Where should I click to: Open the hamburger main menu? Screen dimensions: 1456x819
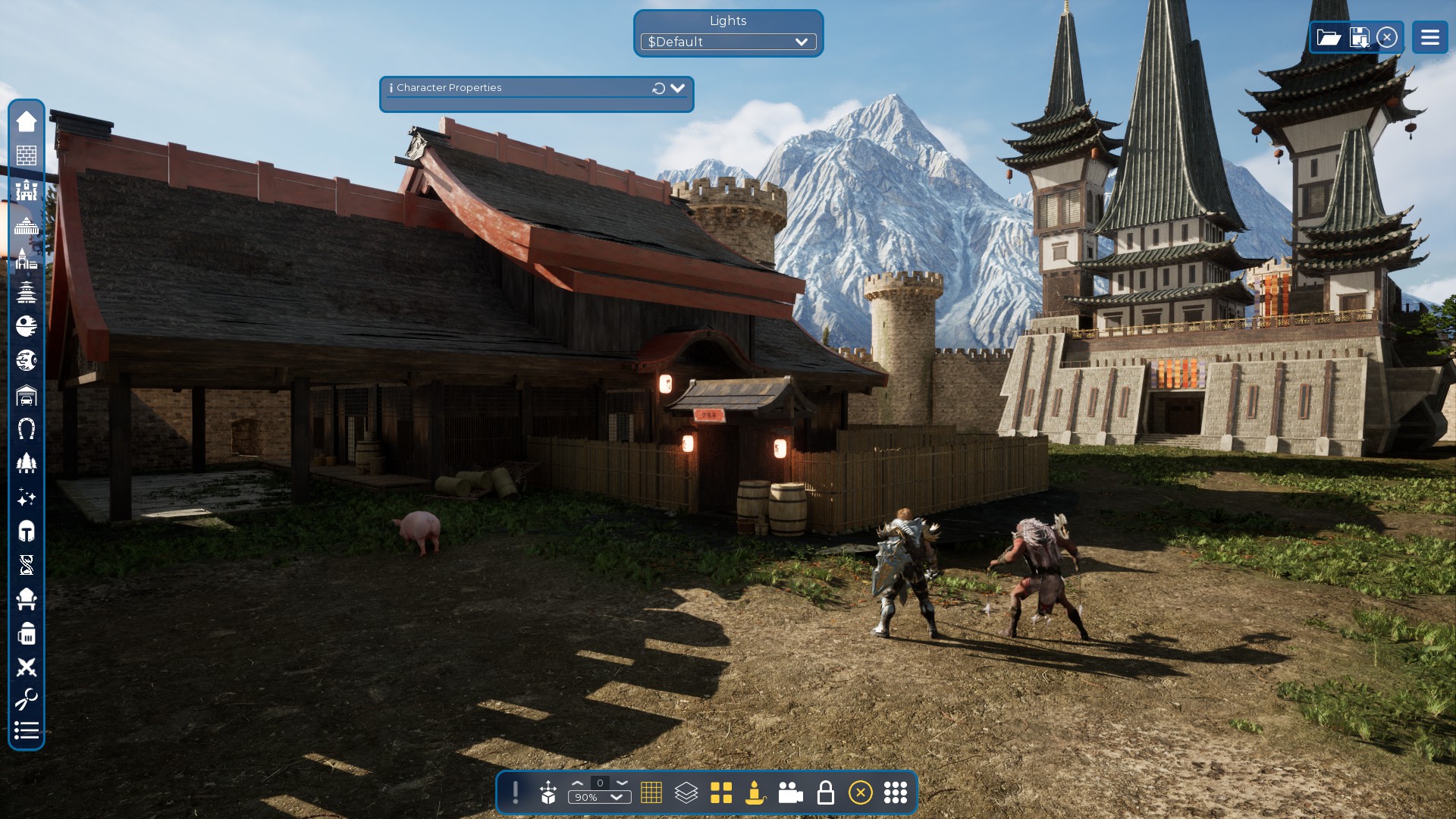1429,37
